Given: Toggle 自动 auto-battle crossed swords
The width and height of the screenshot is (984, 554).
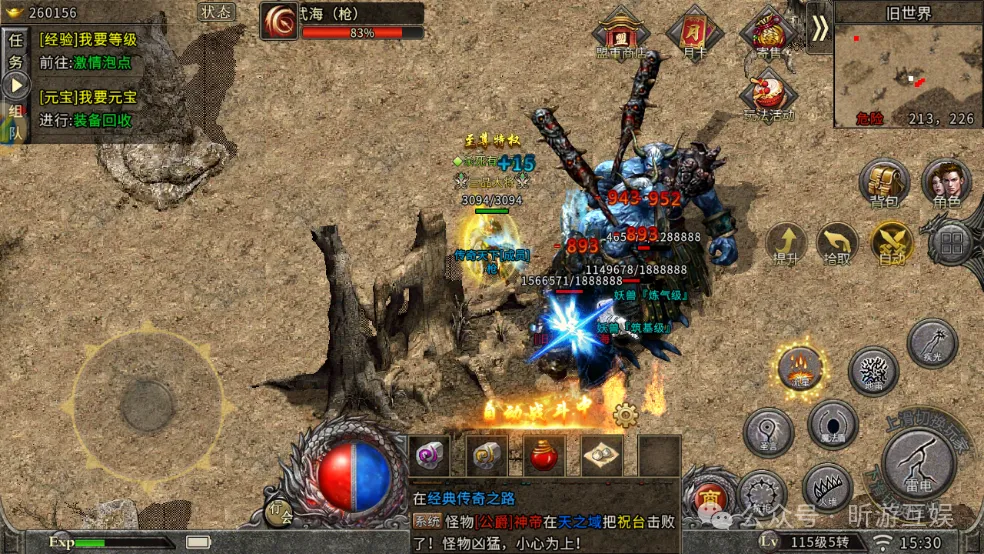Looking at the screenshot, I should [890, 243].
